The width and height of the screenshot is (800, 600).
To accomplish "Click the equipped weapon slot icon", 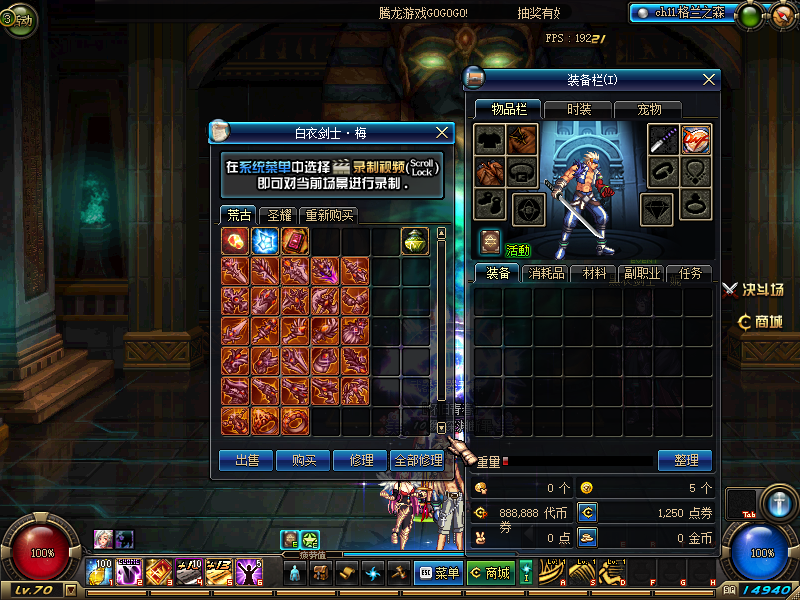I will (663, 140).
